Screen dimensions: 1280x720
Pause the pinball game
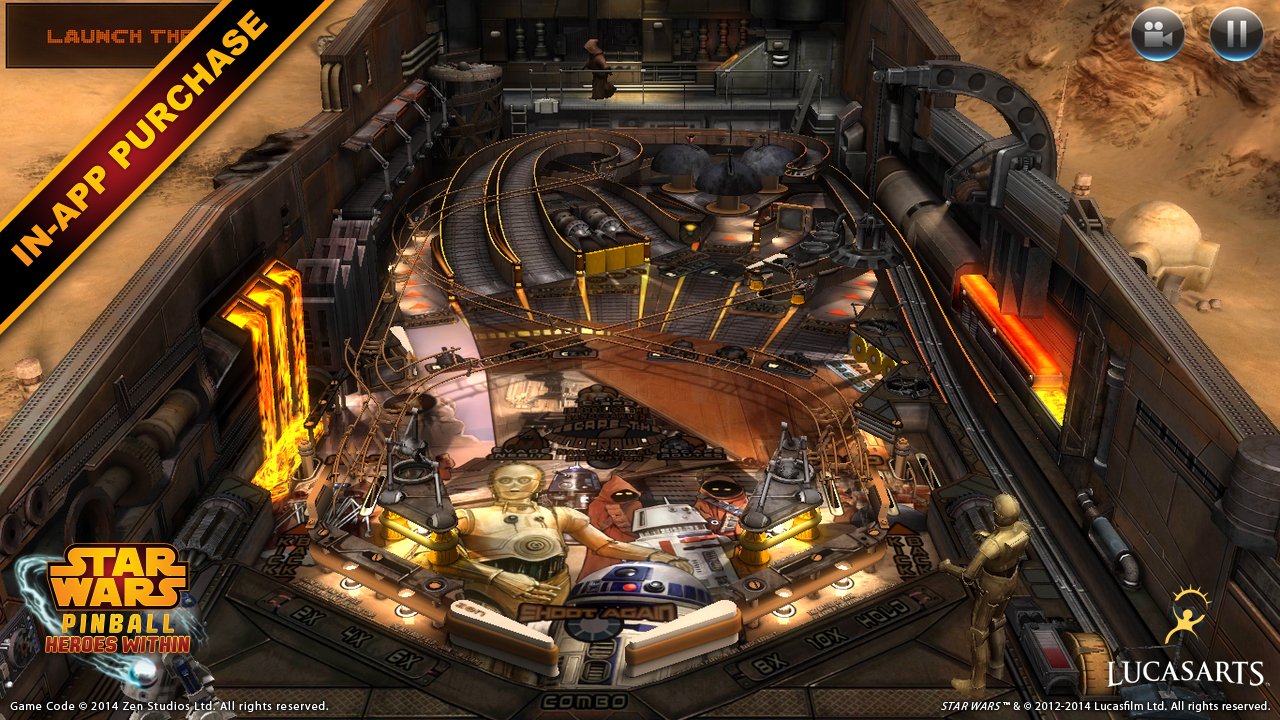click(1236, 34)
